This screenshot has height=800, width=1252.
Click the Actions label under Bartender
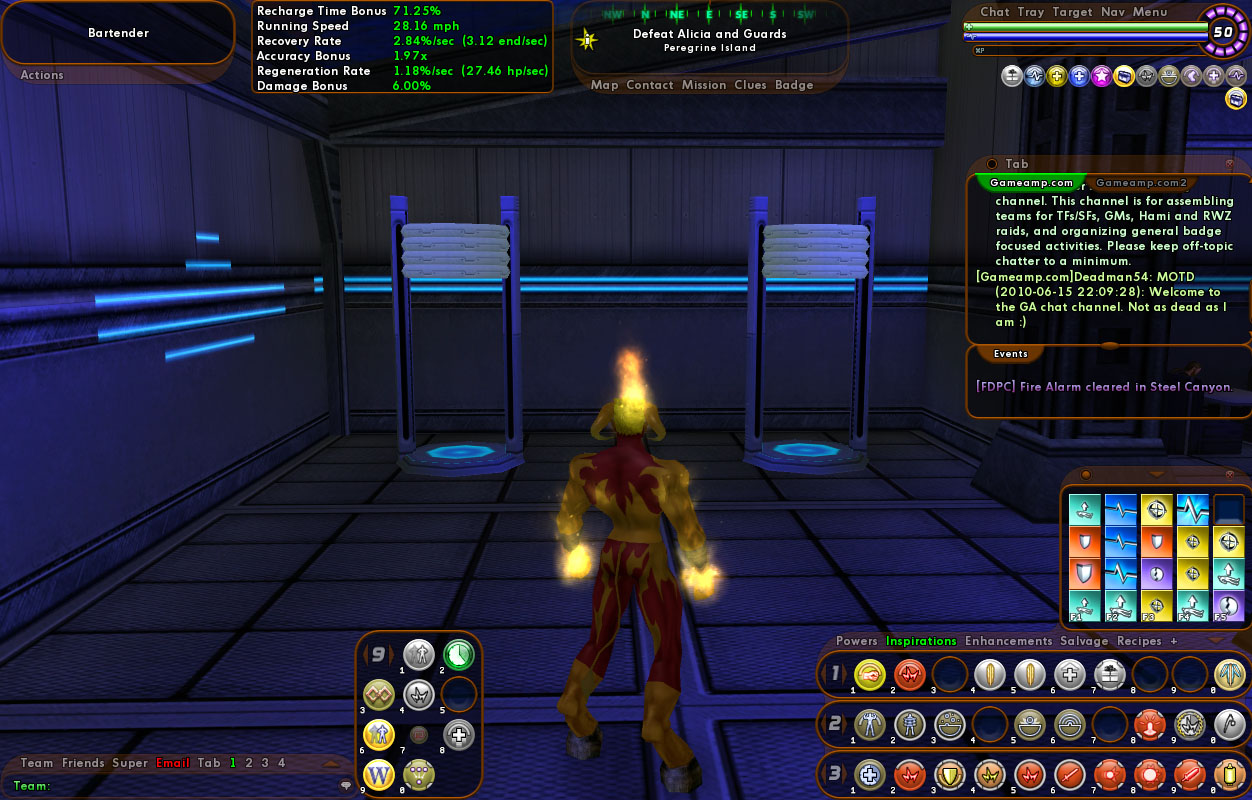pyautogui.click(x=42, y=75)
